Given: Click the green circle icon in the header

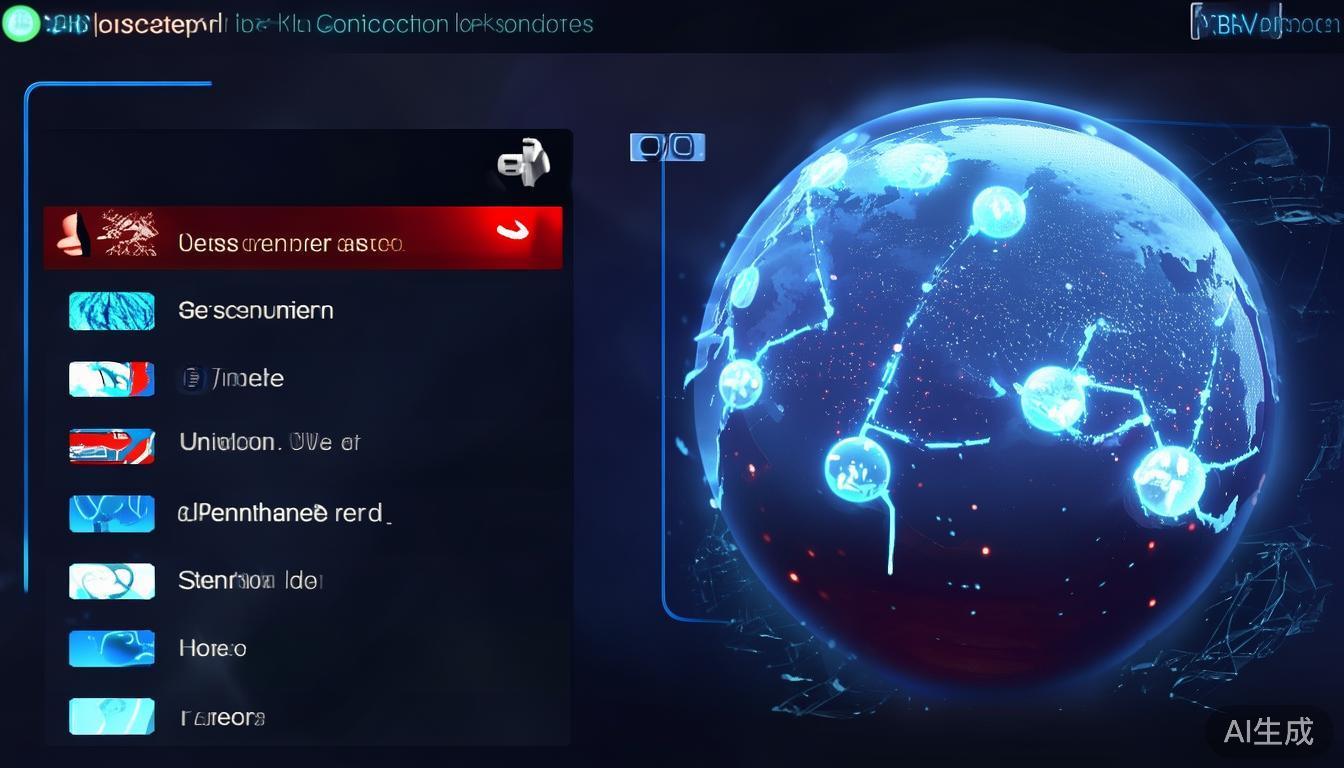Looking at the screenshot, I should [x=19, y=24].
